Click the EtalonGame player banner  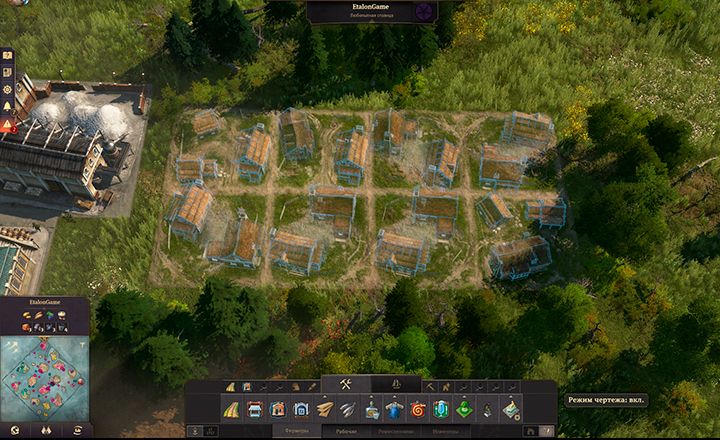coord(372,11)
